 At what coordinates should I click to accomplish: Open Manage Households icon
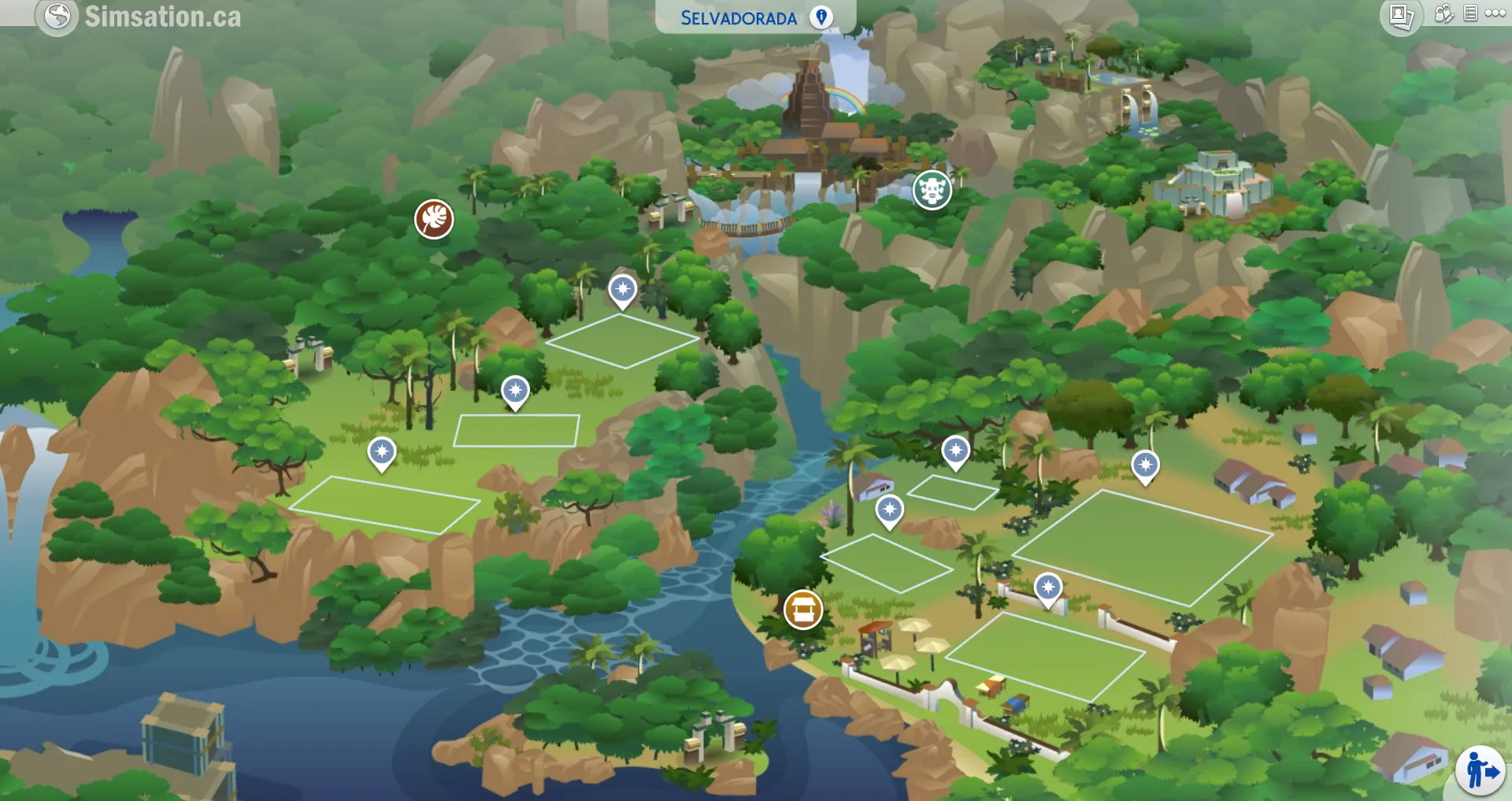[x=1443, y=13]
